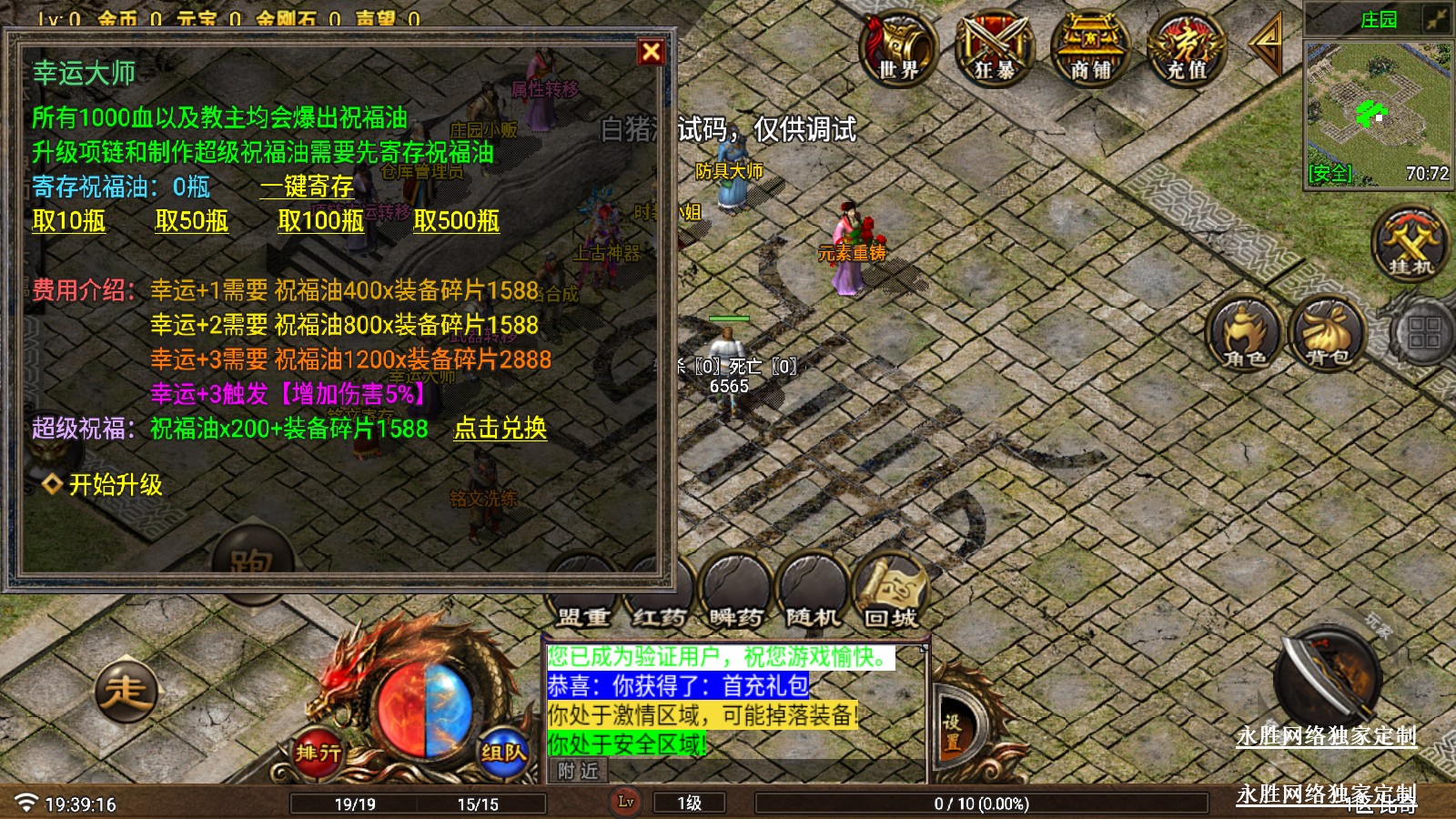Use the 随机 random teleport button
The width and height of the screenshot is (1456, 819).
point(813,593)
